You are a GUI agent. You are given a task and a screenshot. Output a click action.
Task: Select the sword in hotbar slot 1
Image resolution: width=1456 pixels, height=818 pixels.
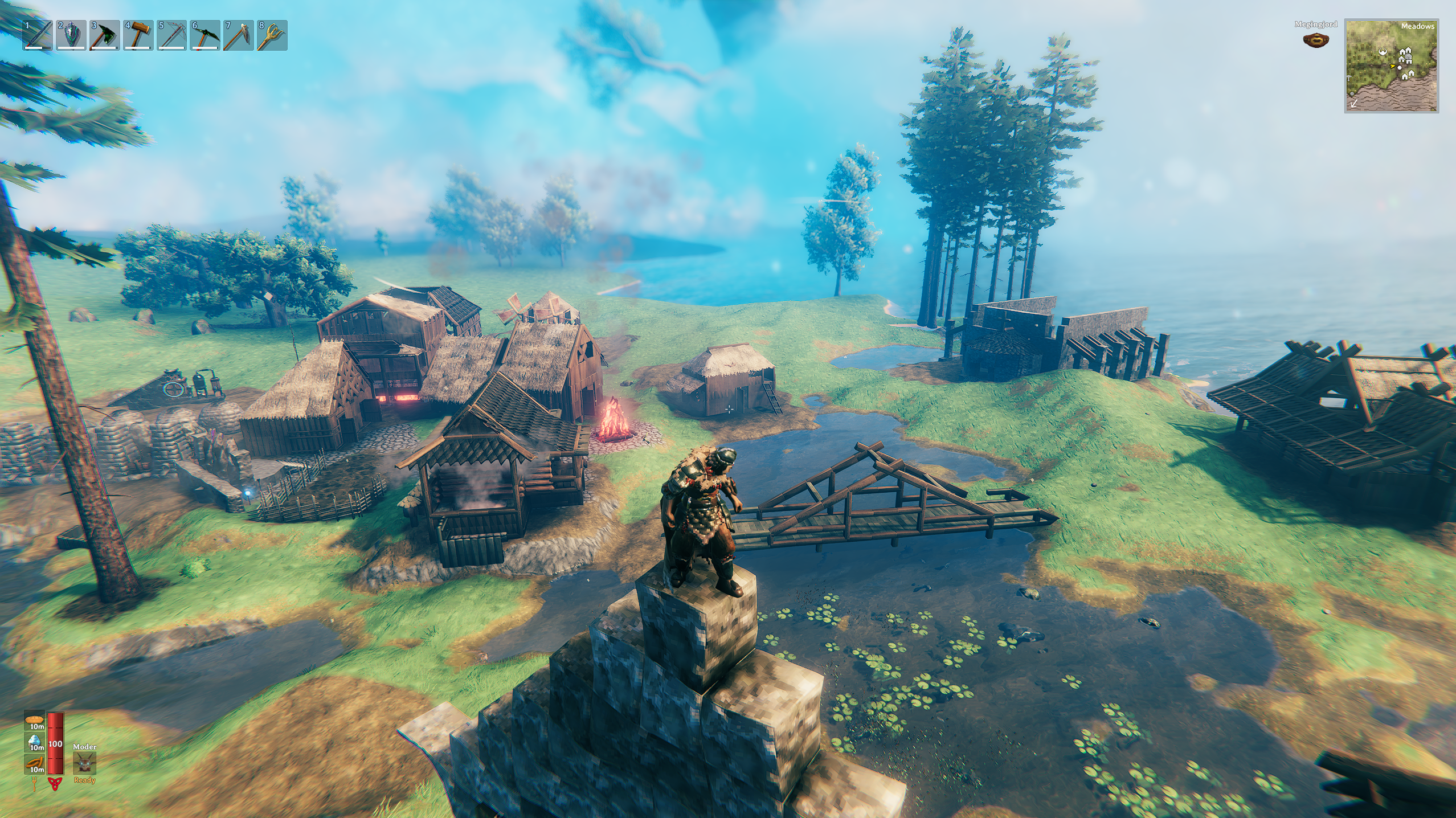(x=38, y=35)
